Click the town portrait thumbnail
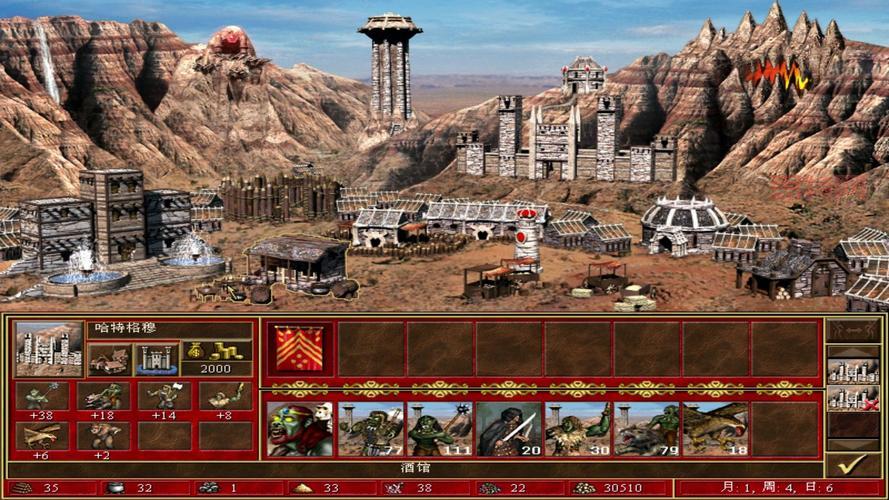This screenshot has height=500, width=889. click(49, 348)
